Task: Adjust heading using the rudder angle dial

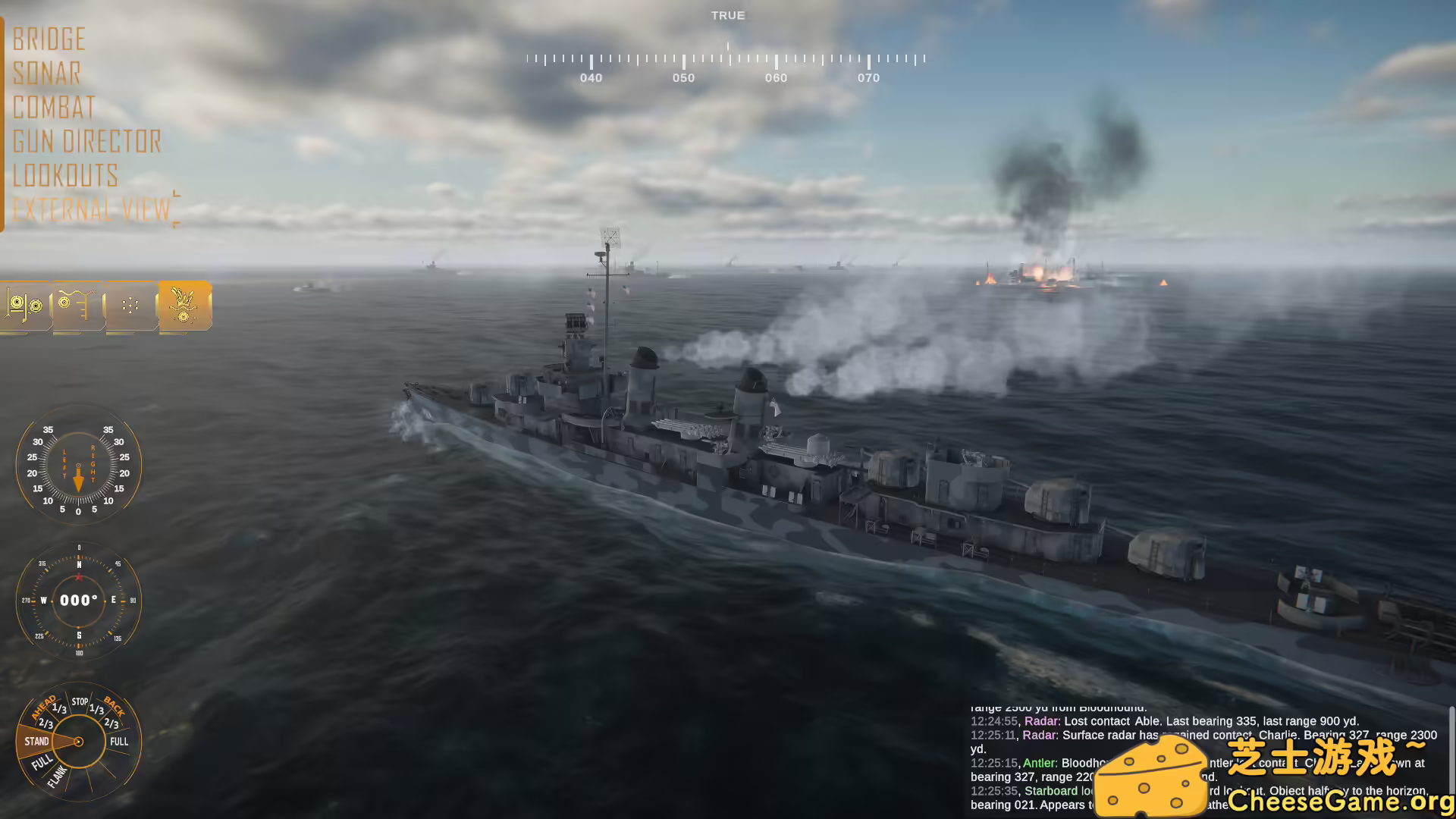Action: click(78, 468)
